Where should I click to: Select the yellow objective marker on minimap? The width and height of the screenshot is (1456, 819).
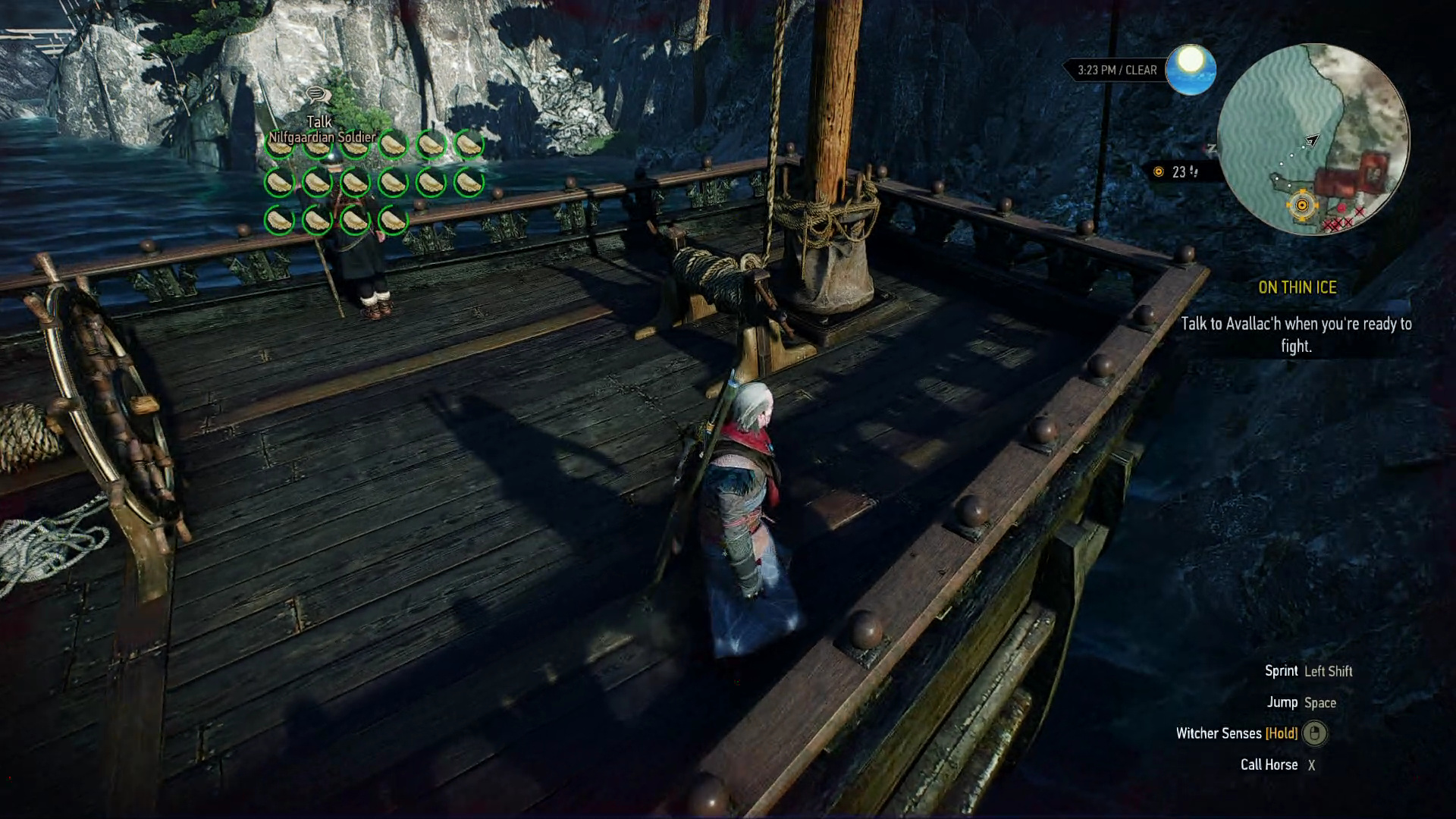[1302, 206]
